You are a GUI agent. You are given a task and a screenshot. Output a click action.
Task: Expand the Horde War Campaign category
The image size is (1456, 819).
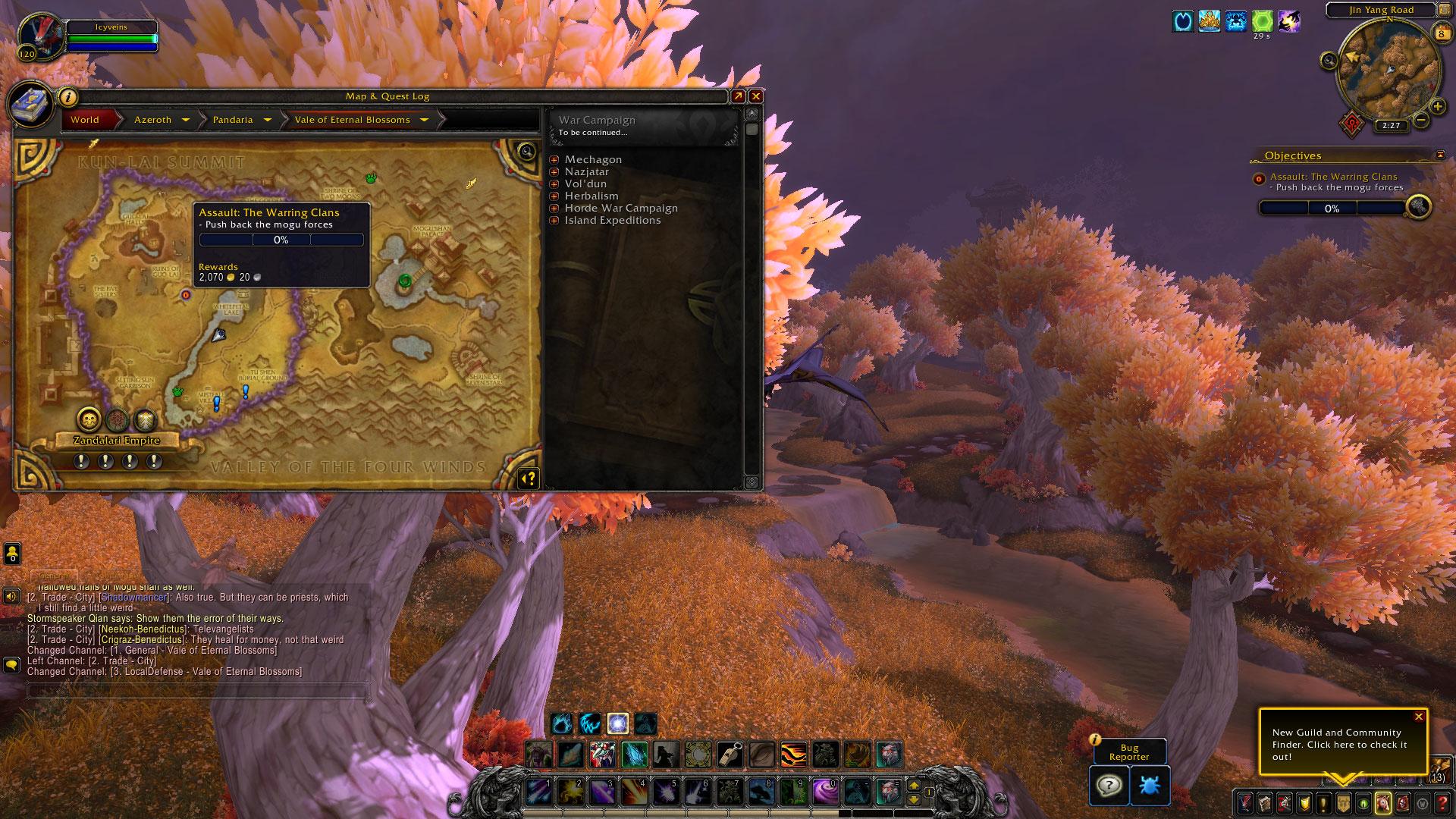click(554, 209)
